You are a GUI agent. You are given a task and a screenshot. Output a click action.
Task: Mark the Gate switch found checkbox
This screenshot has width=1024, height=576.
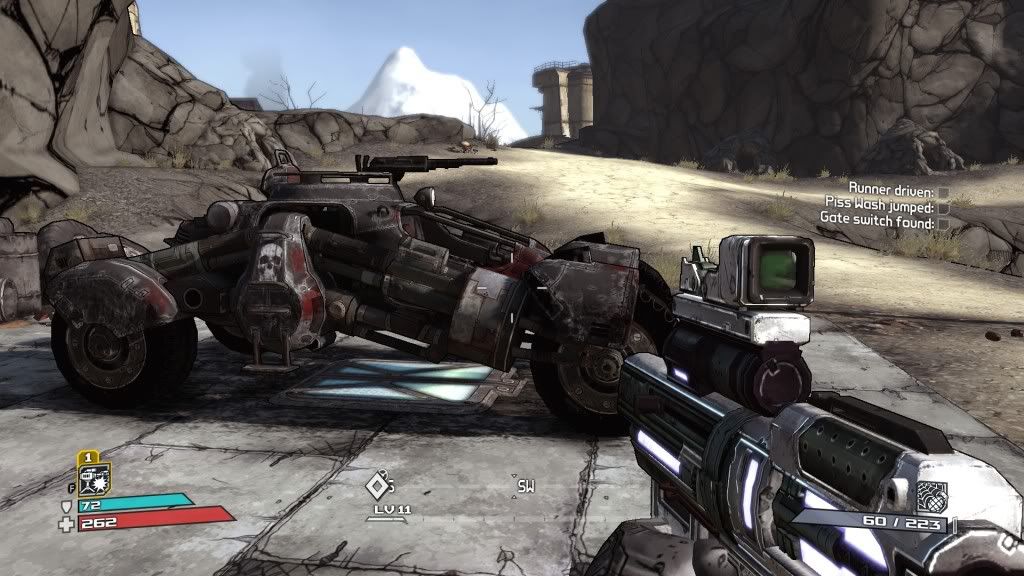(942, 224)
